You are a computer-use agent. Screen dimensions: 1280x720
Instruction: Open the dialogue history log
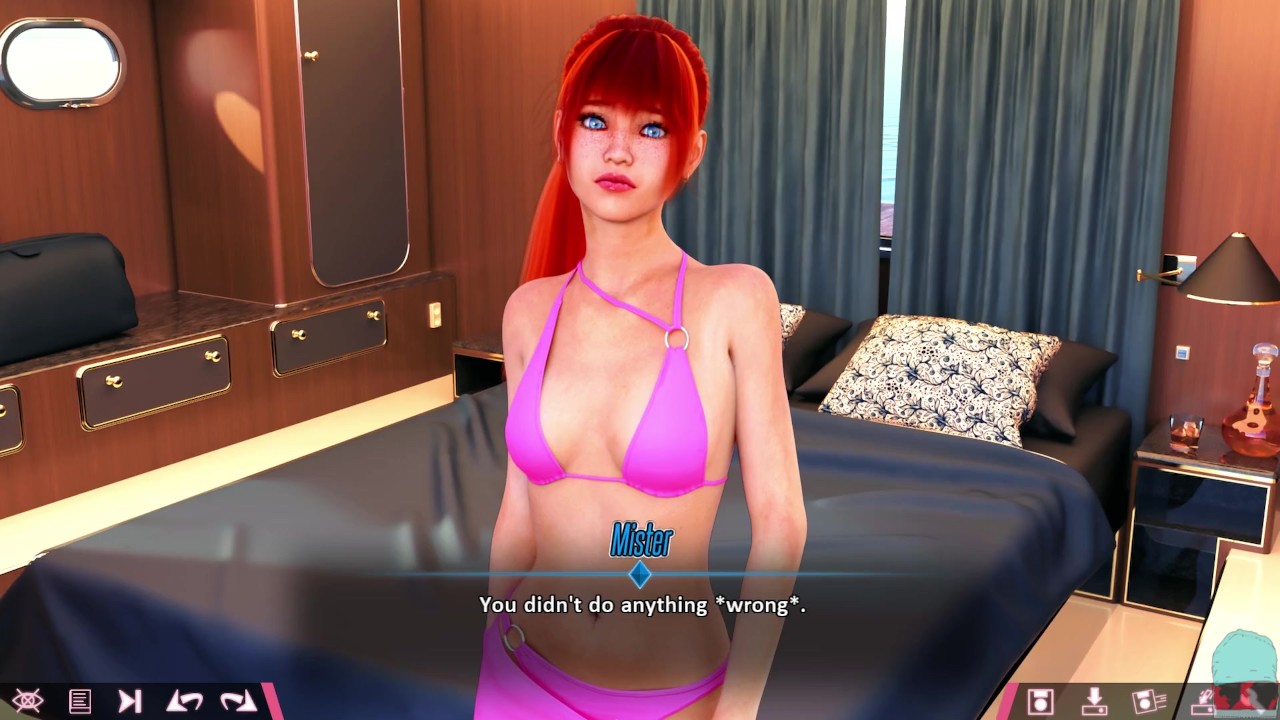(80, 701)
